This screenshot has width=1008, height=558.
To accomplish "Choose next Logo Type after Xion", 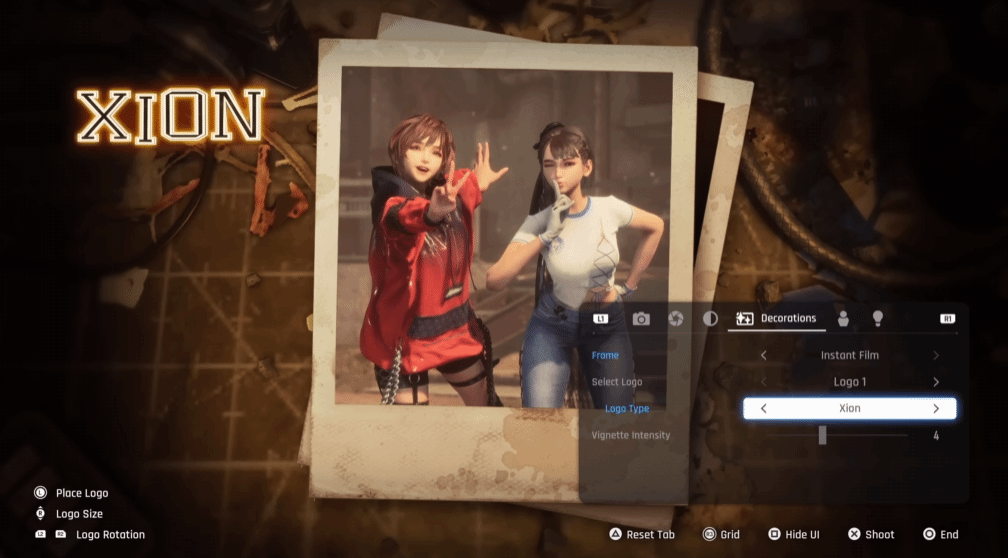I will [936, 408].
